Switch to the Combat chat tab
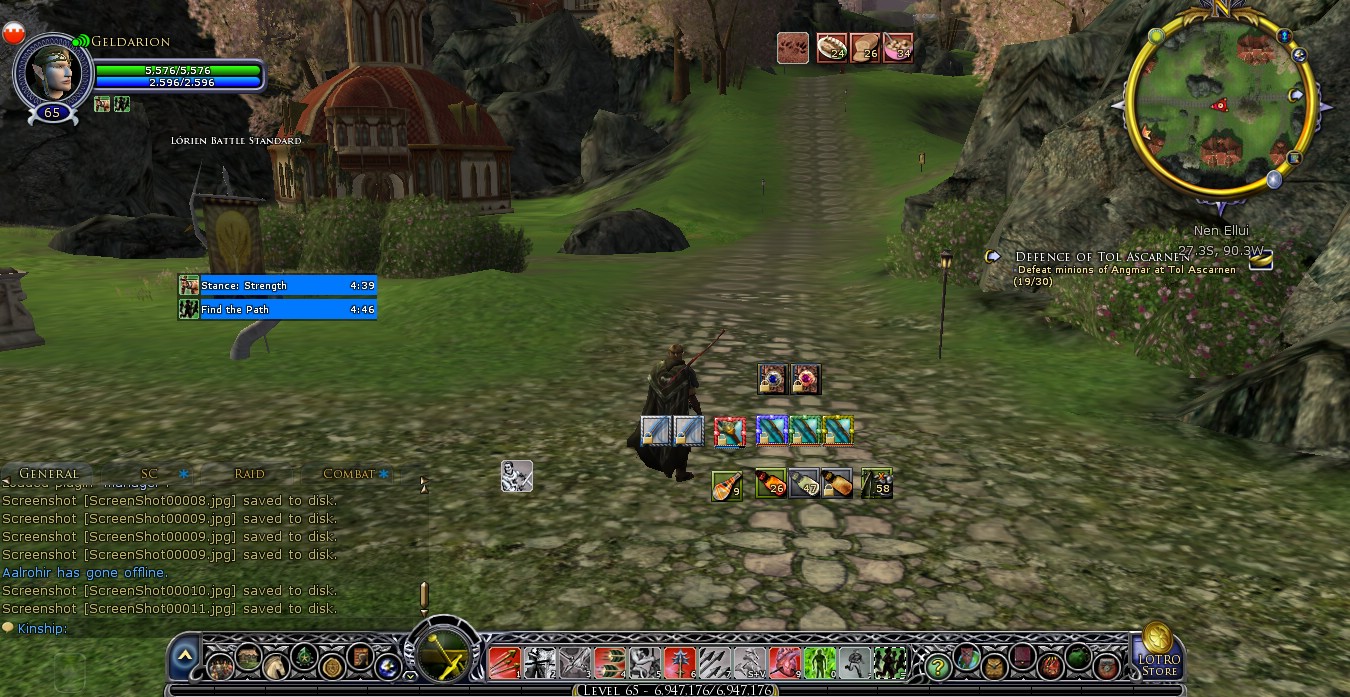Viewport: 1350px width, 697px height. [348, 474]
